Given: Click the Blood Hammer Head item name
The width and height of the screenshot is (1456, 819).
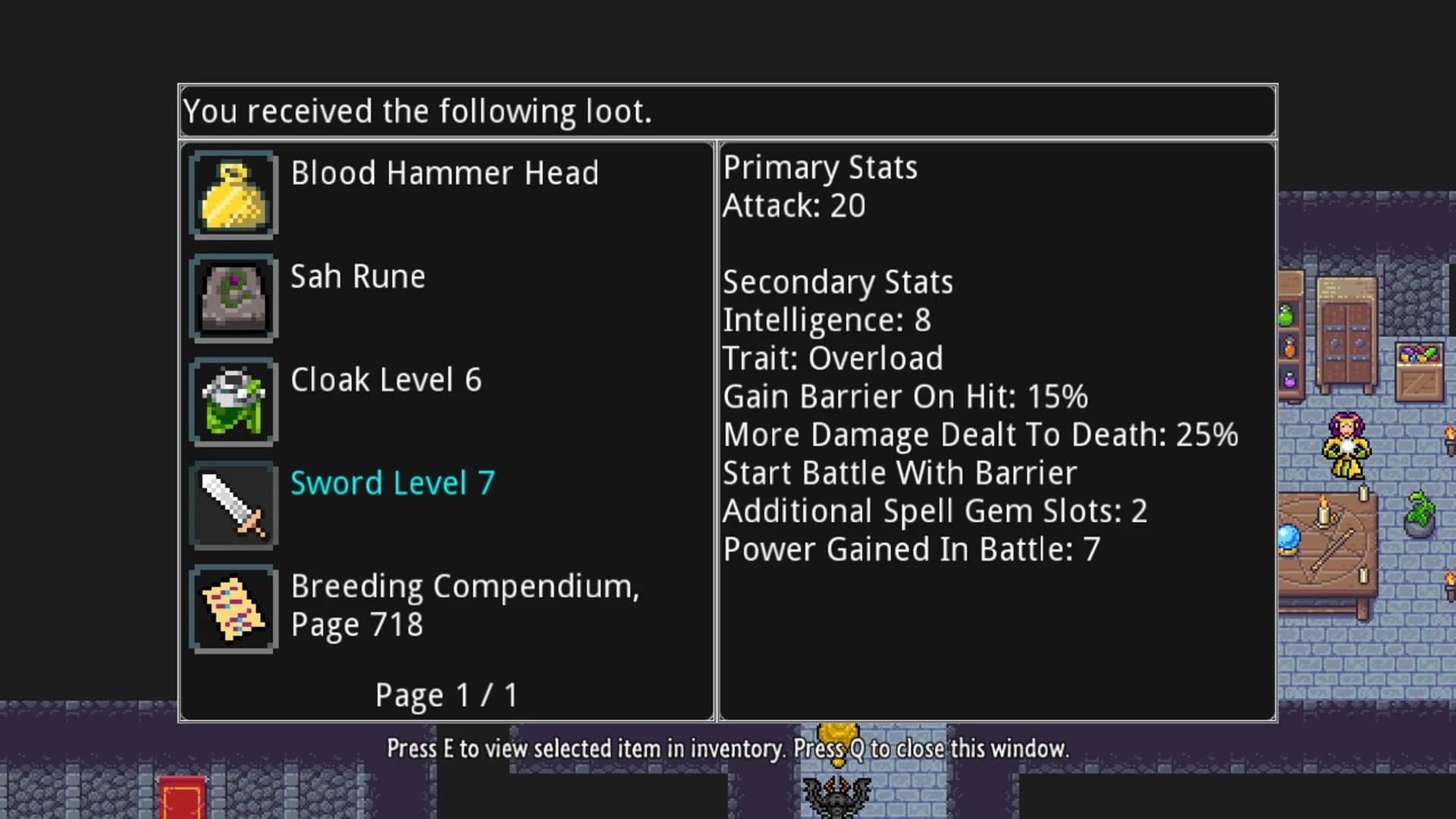Looking at the screenshot, I should [445, 173].
